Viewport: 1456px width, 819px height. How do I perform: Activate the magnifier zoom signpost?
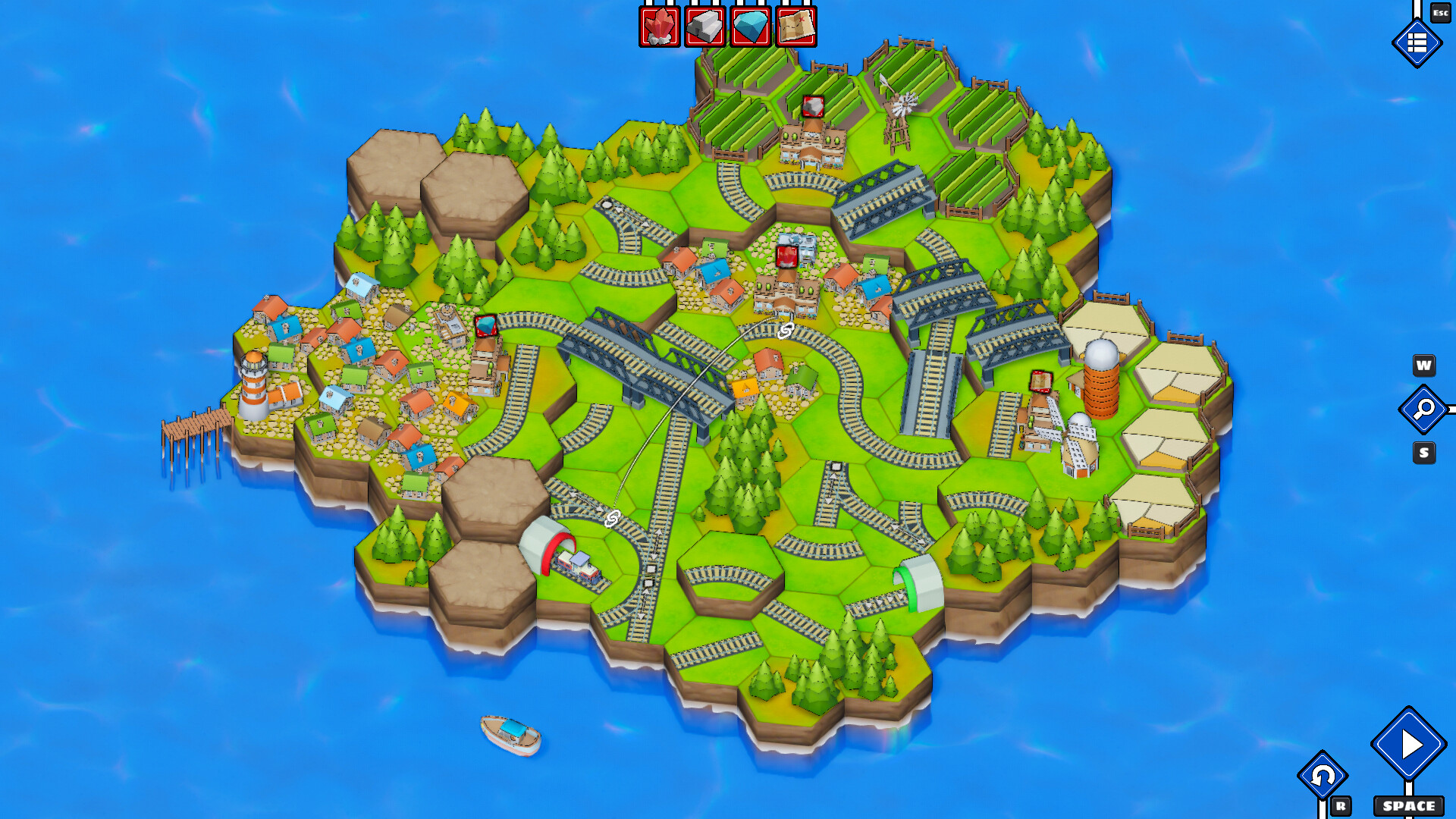(x=1423, y=409)
